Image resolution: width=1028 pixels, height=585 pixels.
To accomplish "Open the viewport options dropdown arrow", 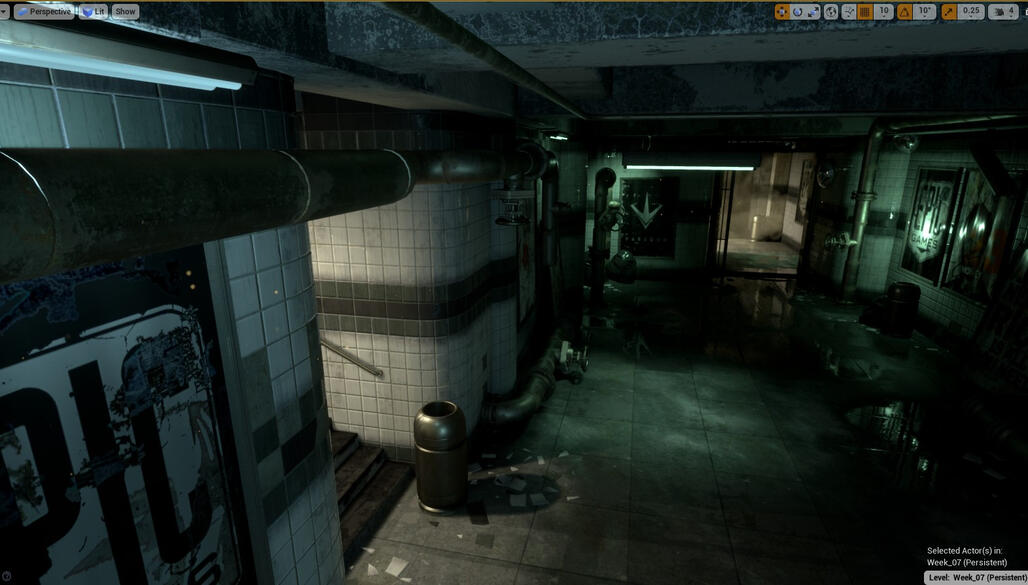I will tap(6, 12).
